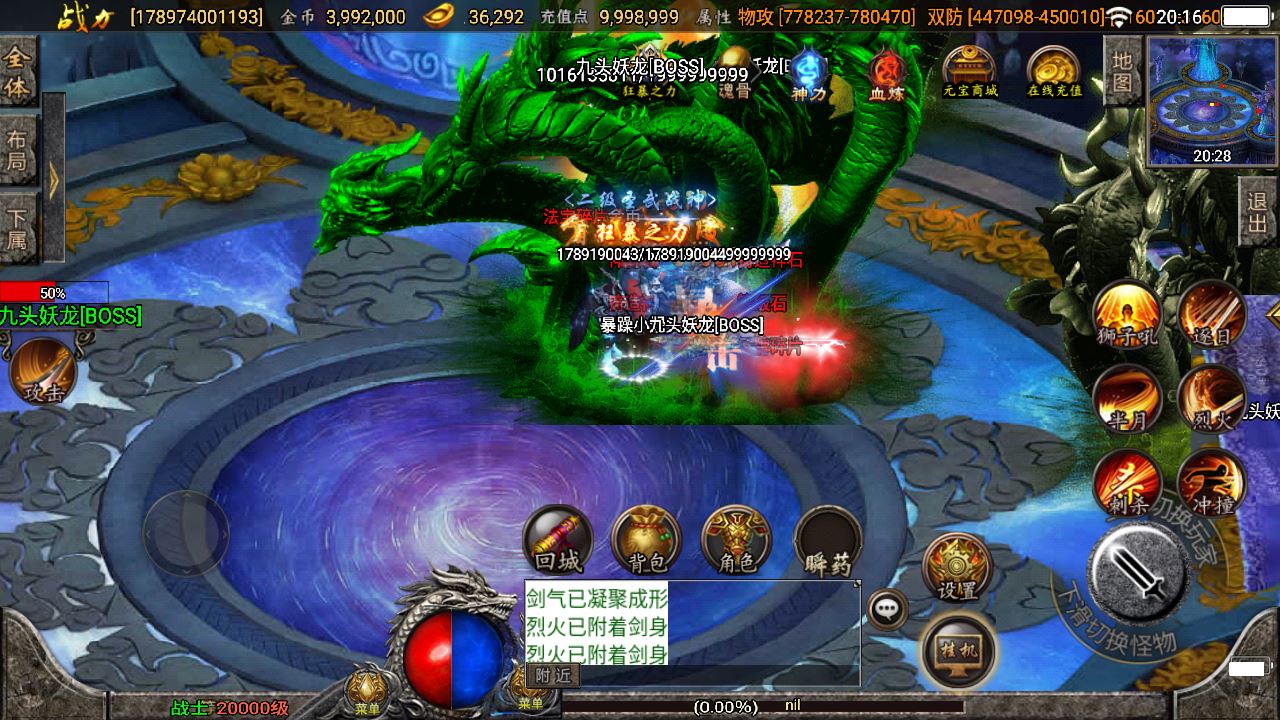Open 在线充值 online recharge

(x=1054, y=73)
